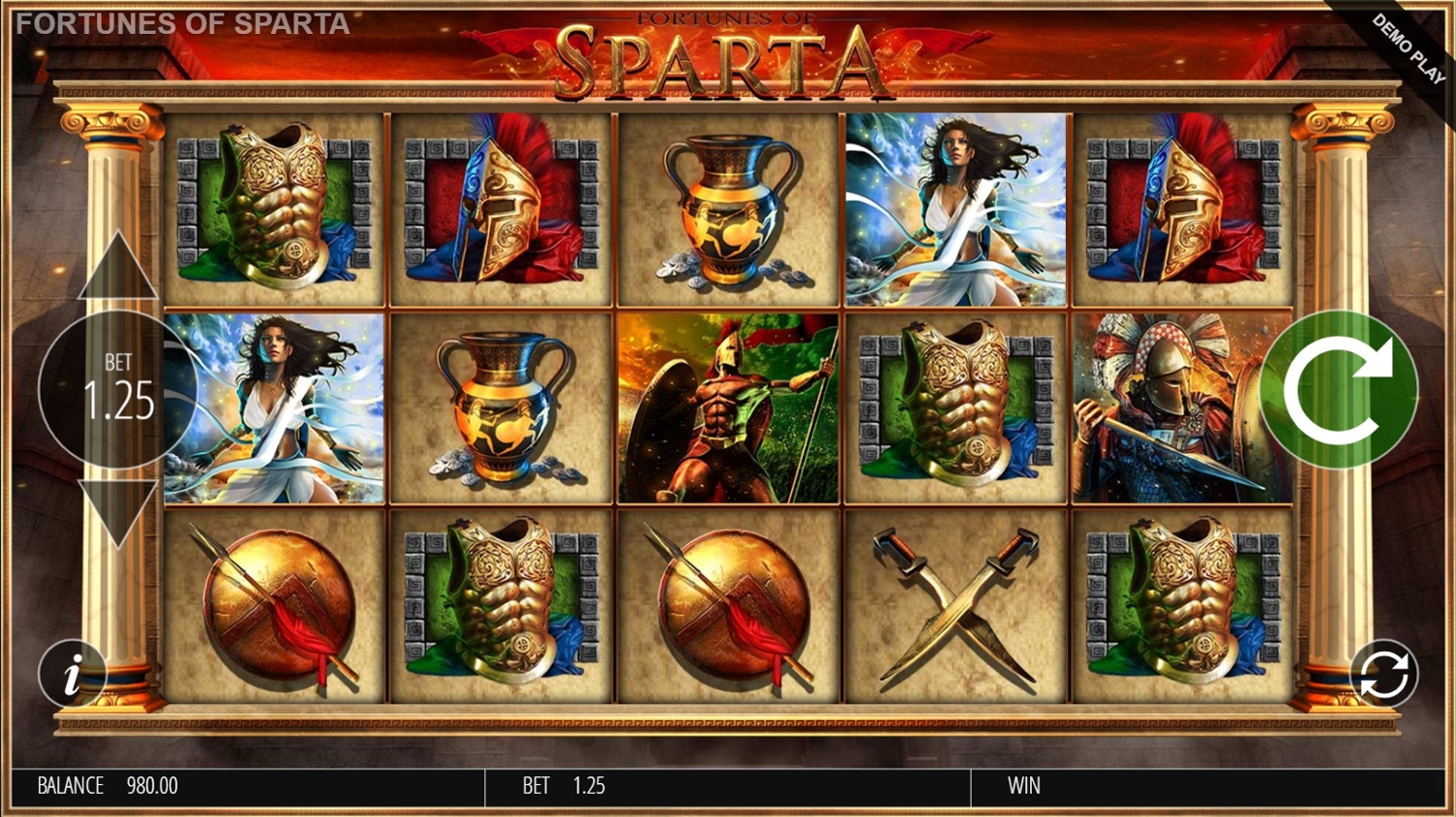Screen dimensions: 1456x817
Task: Decrease the bet with the down arrow
Action: click(117, 512)
